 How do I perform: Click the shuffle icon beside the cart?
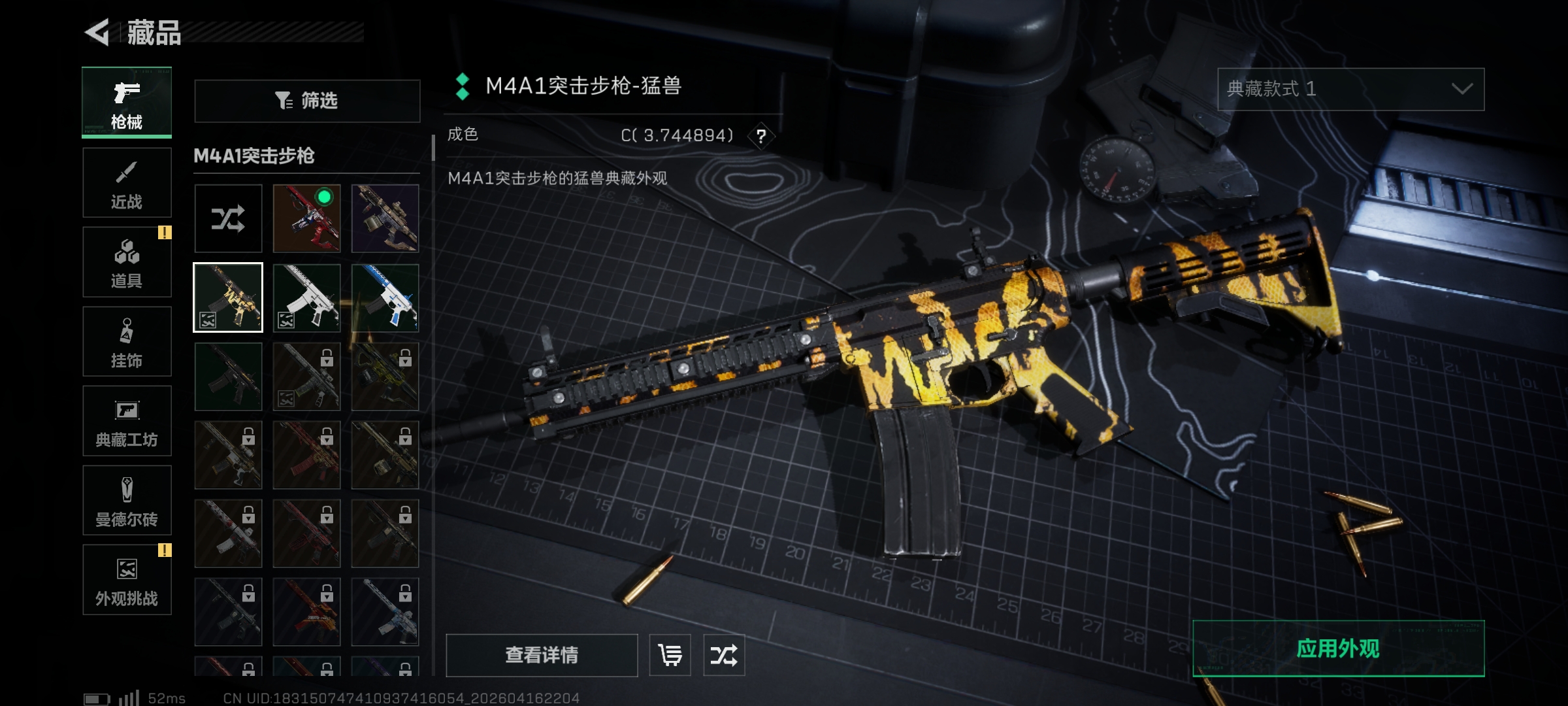click(724, 655)
